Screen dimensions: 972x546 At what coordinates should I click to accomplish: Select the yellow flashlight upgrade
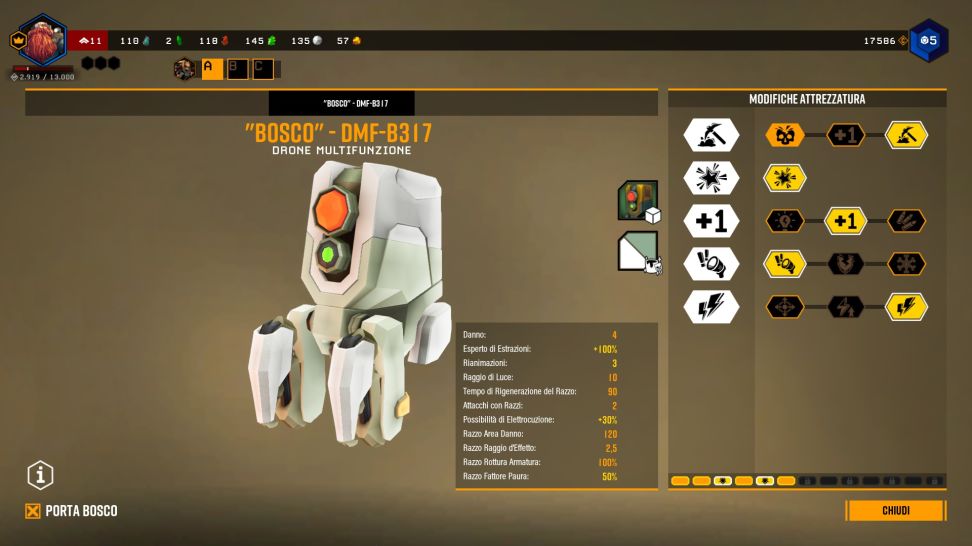pyautogui.click(x=785, y=264)
